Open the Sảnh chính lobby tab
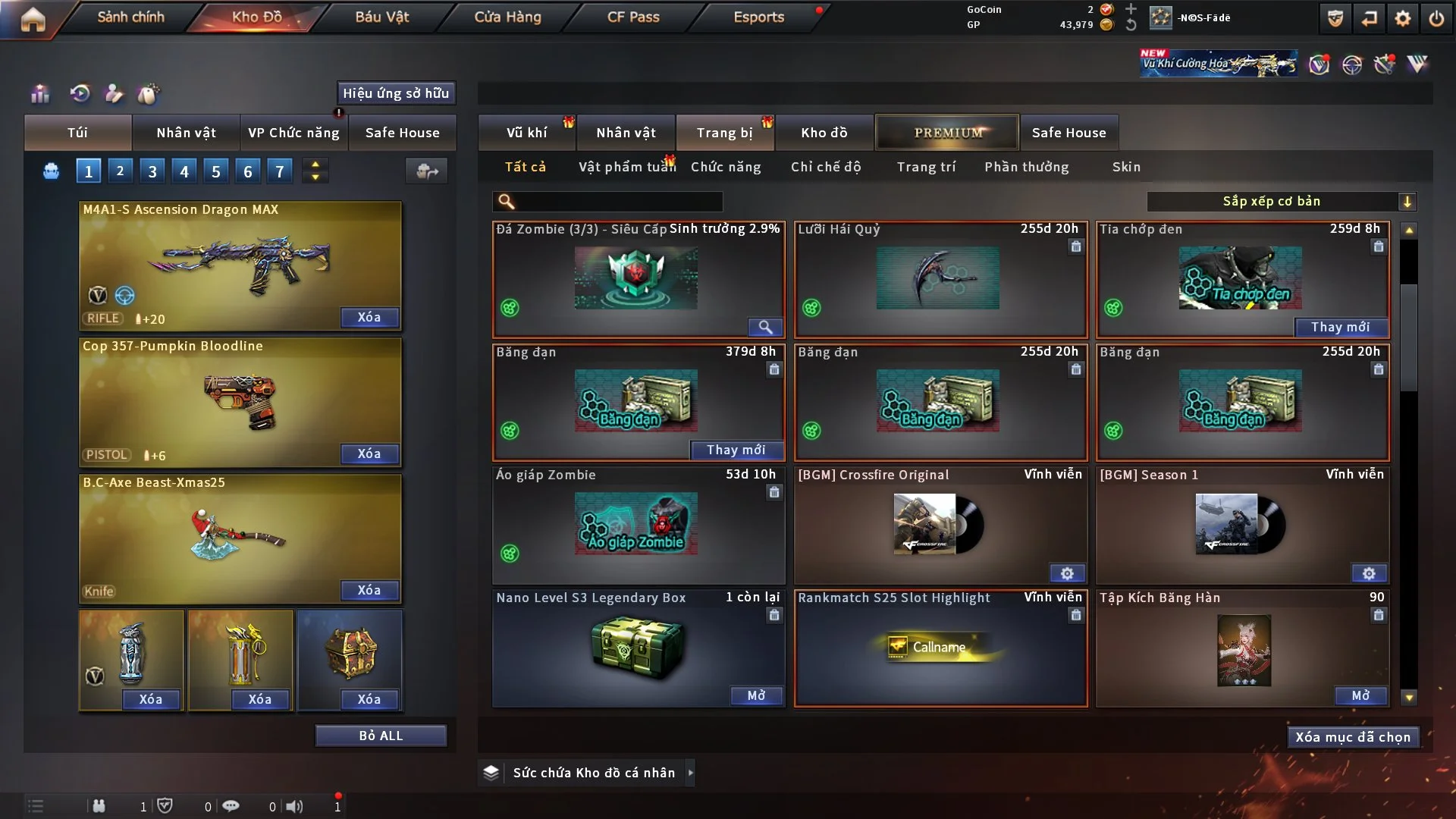Screen dimensions: 1456x819 pyautogui.click(x=130, y=17)
